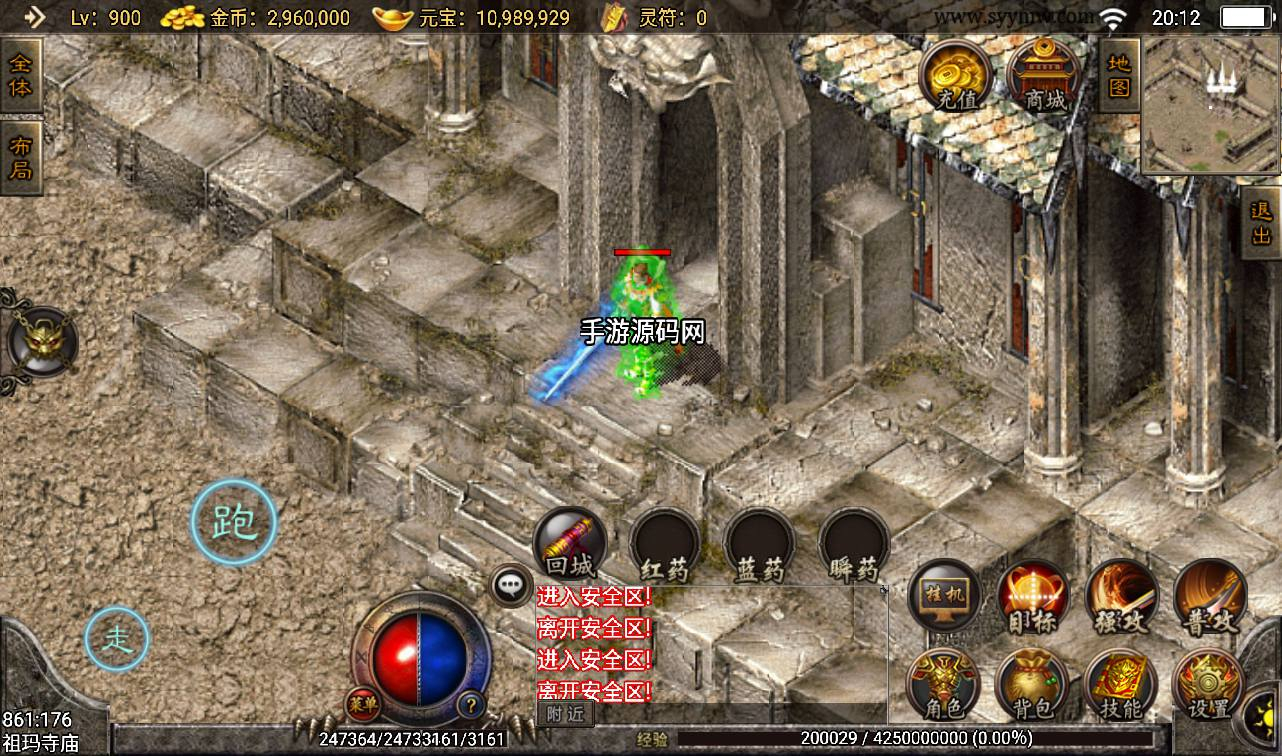This screenshot has width=1282, height=756.
Task: Open the 角色 character sheet
Action: tap(942, 685)
